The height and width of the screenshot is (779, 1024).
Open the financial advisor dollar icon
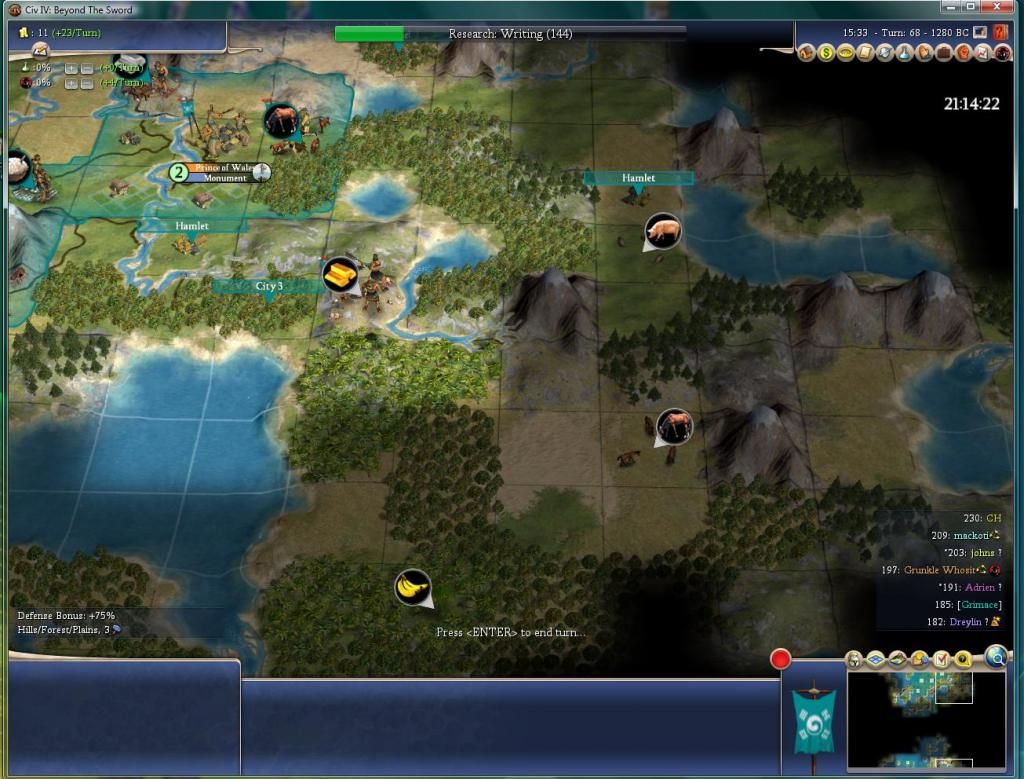pos(826,53)
